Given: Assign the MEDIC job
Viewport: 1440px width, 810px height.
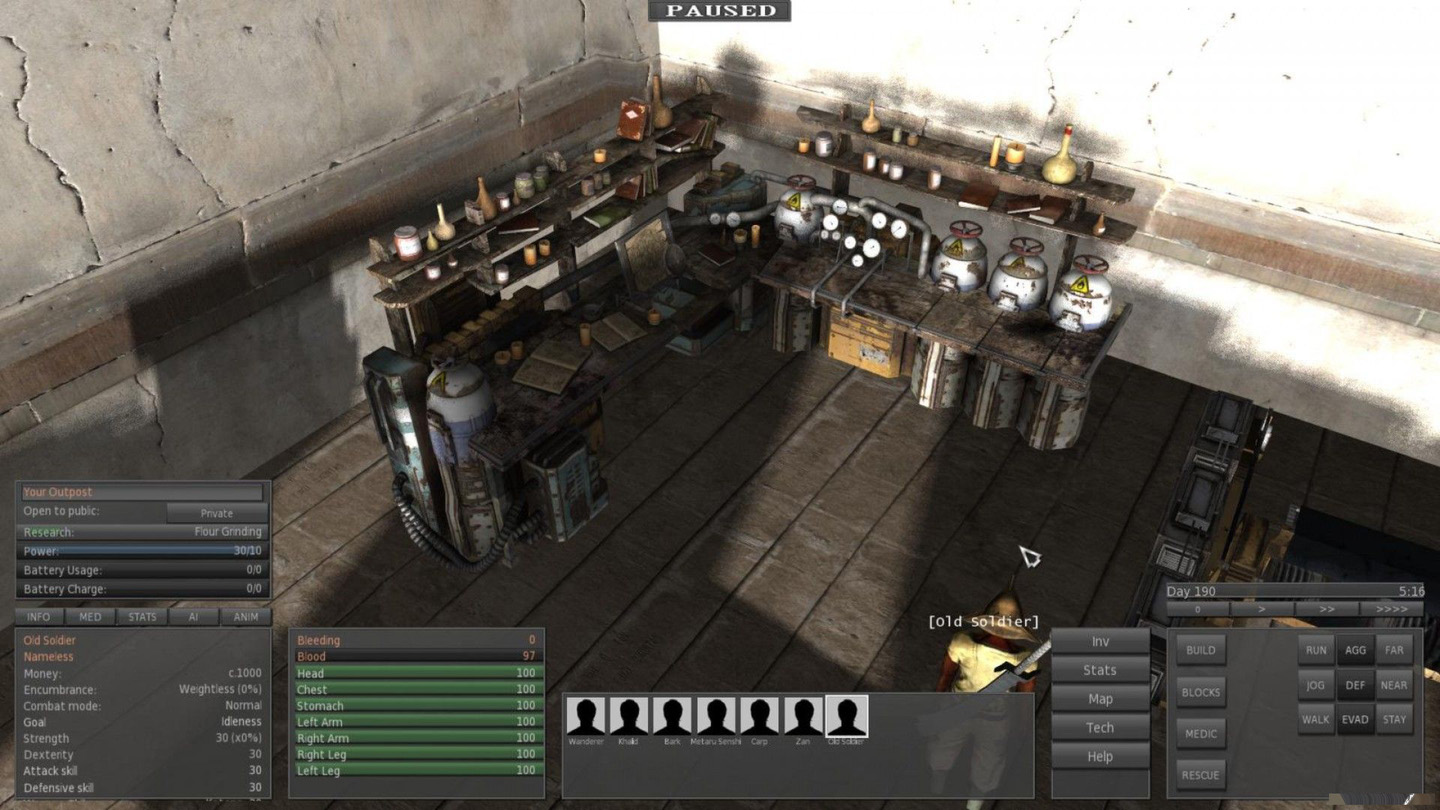Looking at the screenshot, I should (1200, 734).
